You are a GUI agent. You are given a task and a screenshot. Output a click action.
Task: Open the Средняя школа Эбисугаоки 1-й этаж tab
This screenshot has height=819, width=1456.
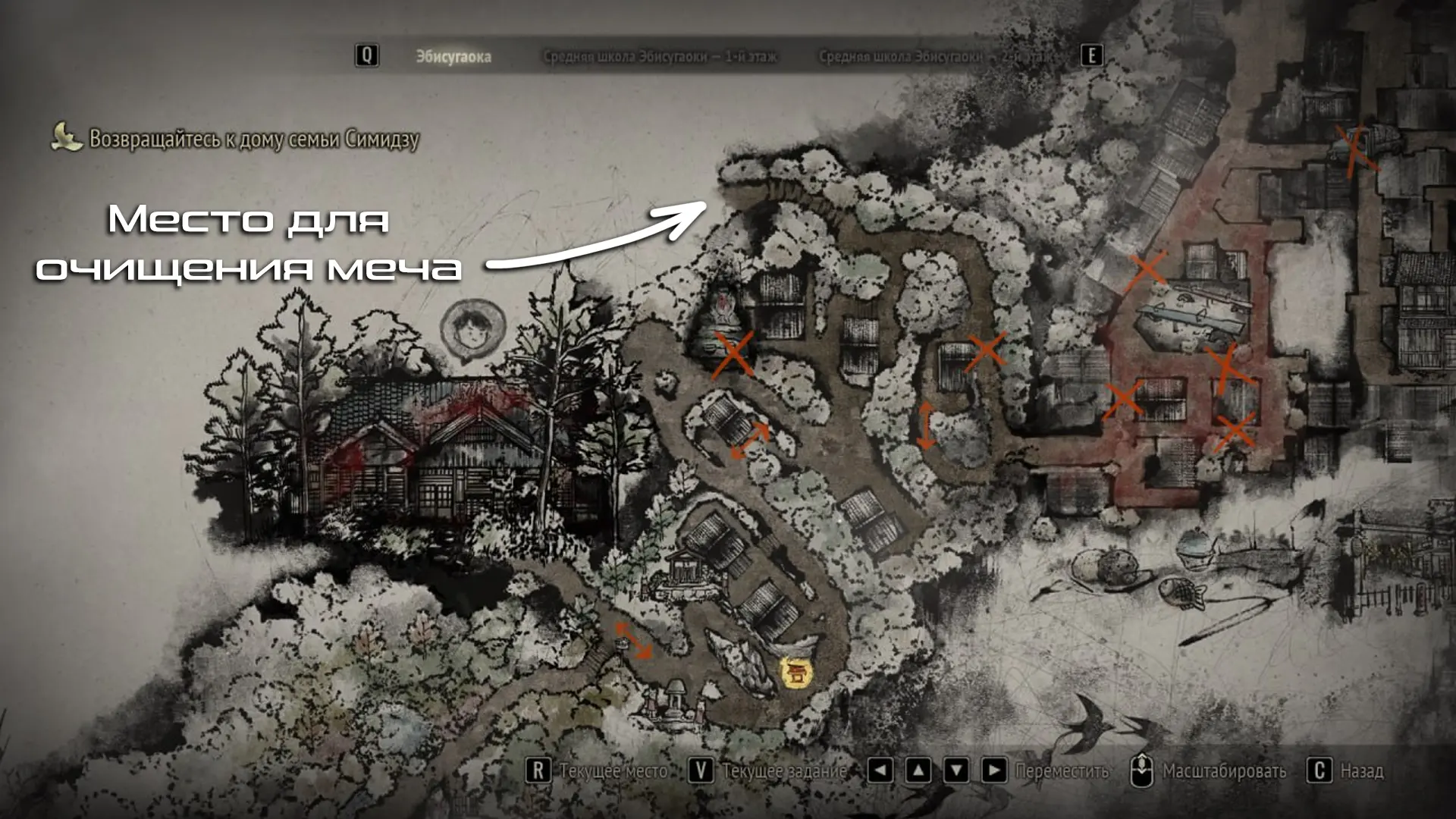point(660,57)
